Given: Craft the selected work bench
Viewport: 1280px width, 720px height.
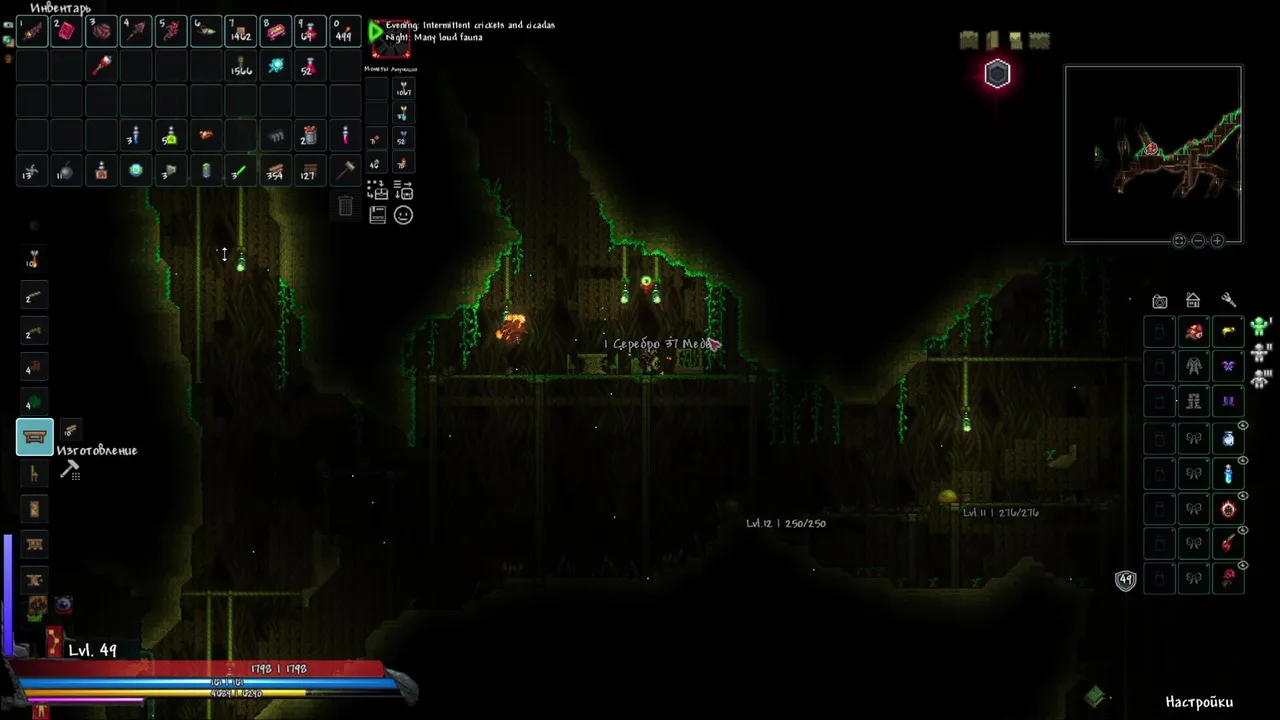Looking at the screenshot, I should [35, 437].
